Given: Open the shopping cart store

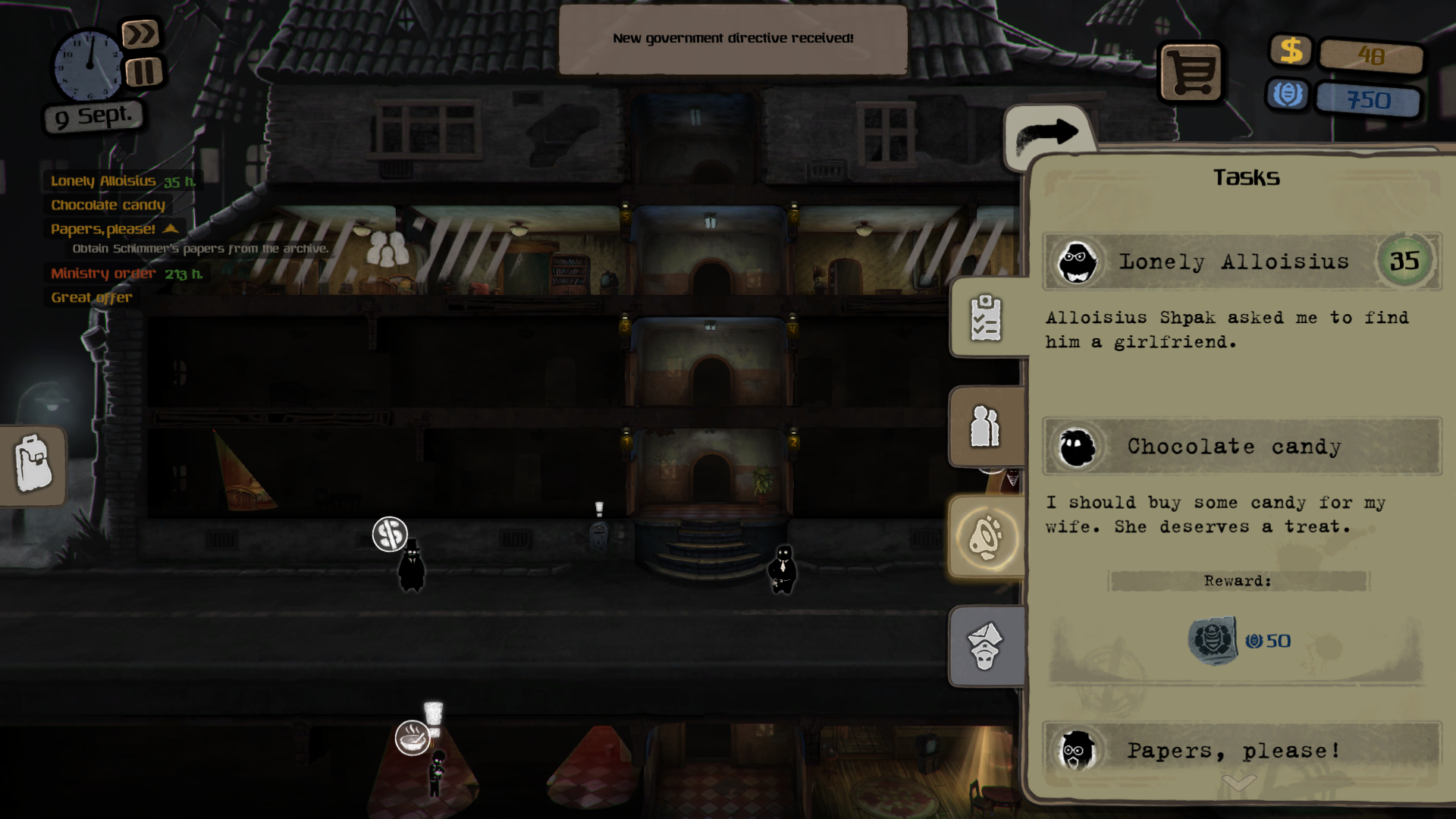Looking at the screenshot, I should pyautogui.click(x=1190, y=73).
